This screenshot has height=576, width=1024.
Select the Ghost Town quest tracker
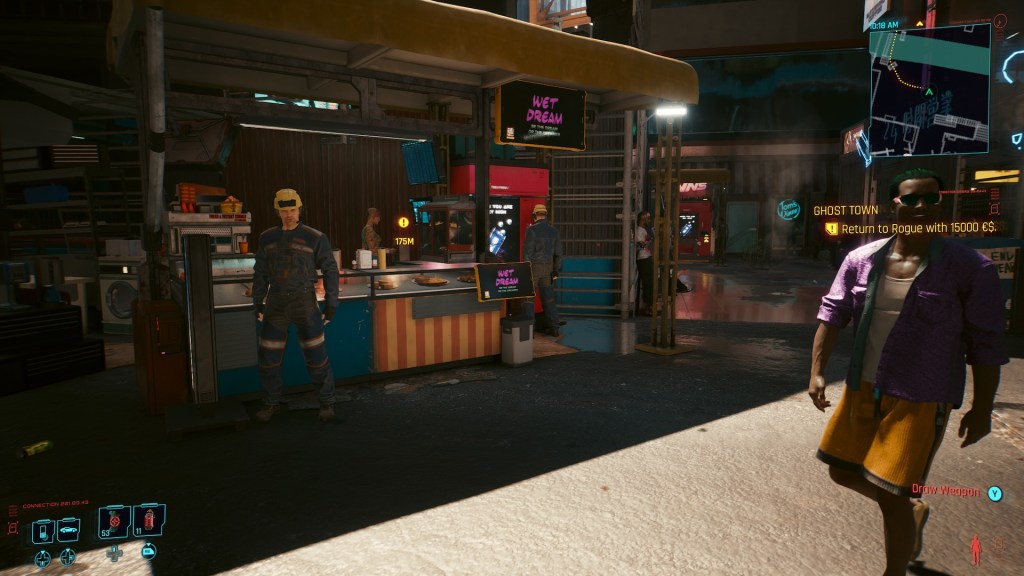[844, 210]
